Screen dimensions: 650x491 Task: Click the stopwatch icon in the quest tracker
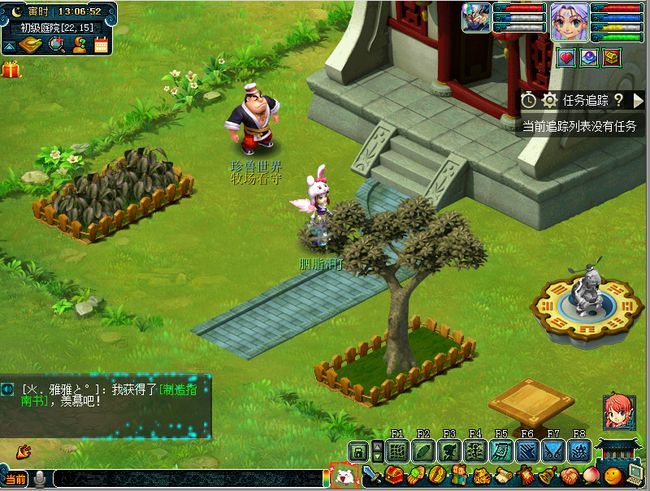529,100
